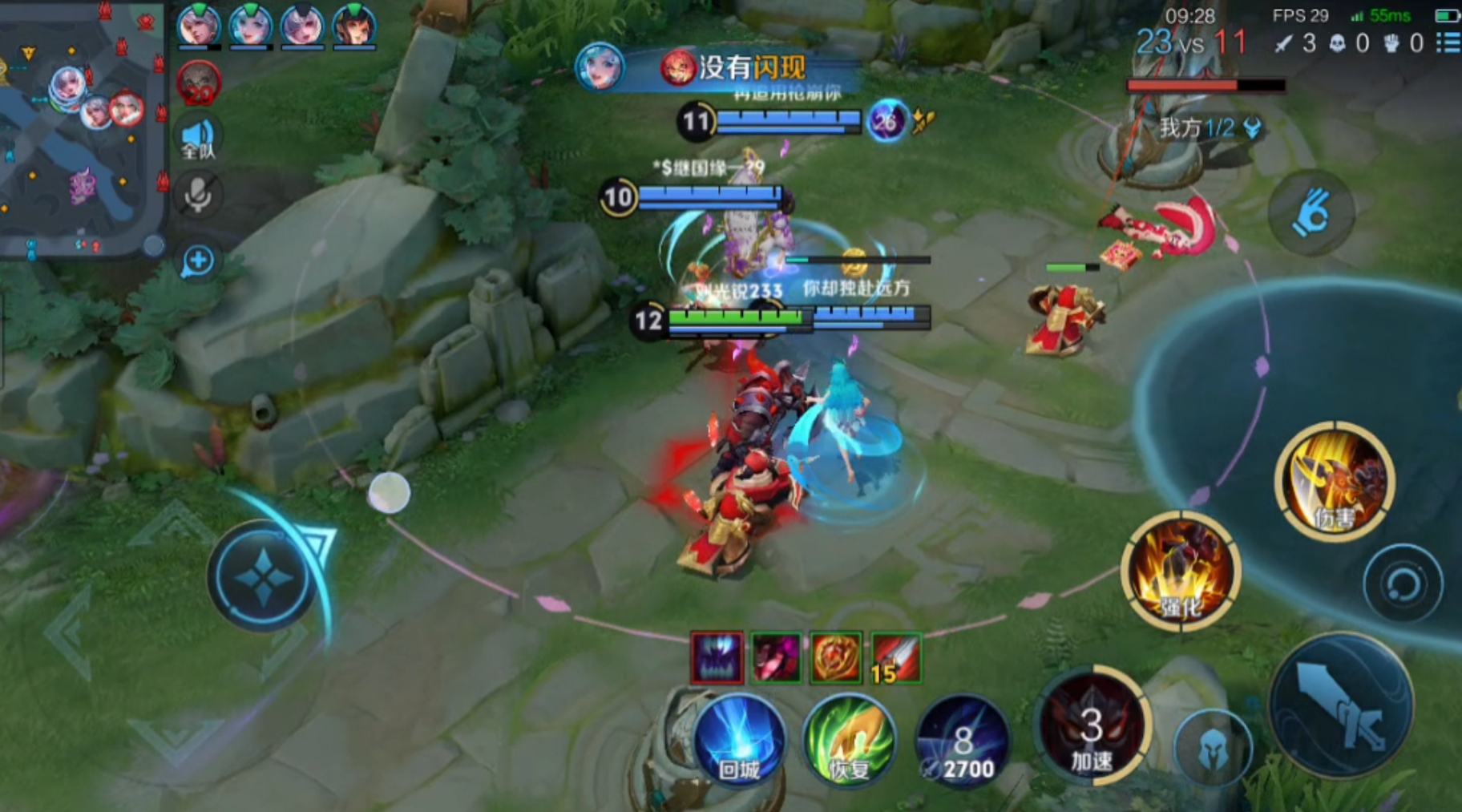Activate the 强化 skill
This screenshot has width=1462, height=812.
(x=1181, y=571)
